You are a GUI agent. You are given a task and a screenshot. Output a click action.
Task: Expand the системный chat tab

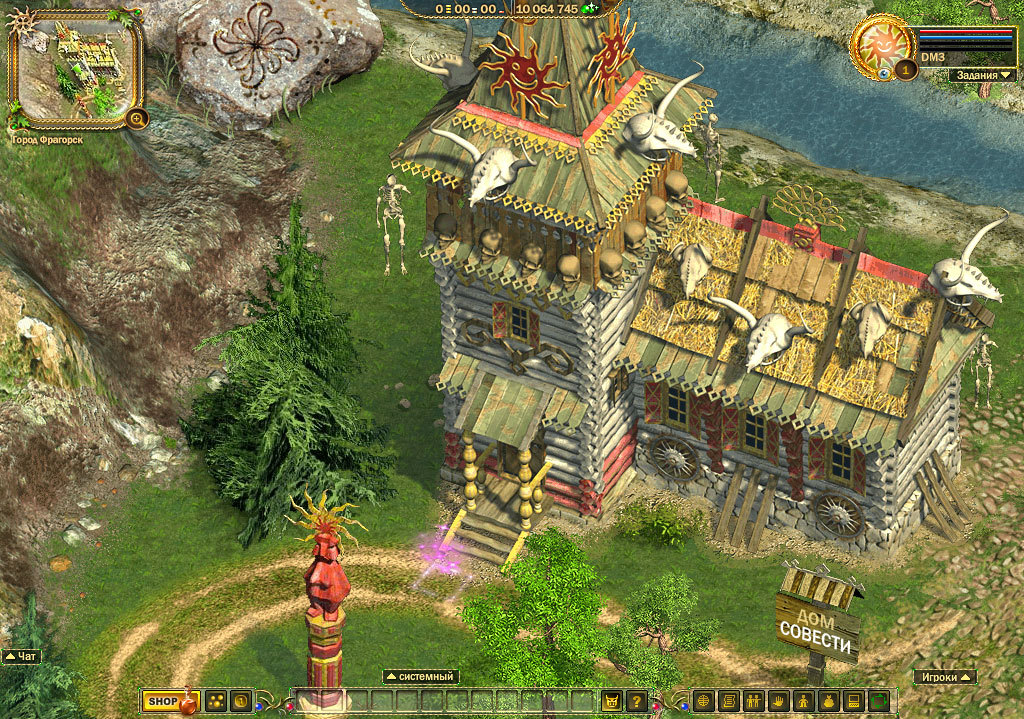point(421,677)
